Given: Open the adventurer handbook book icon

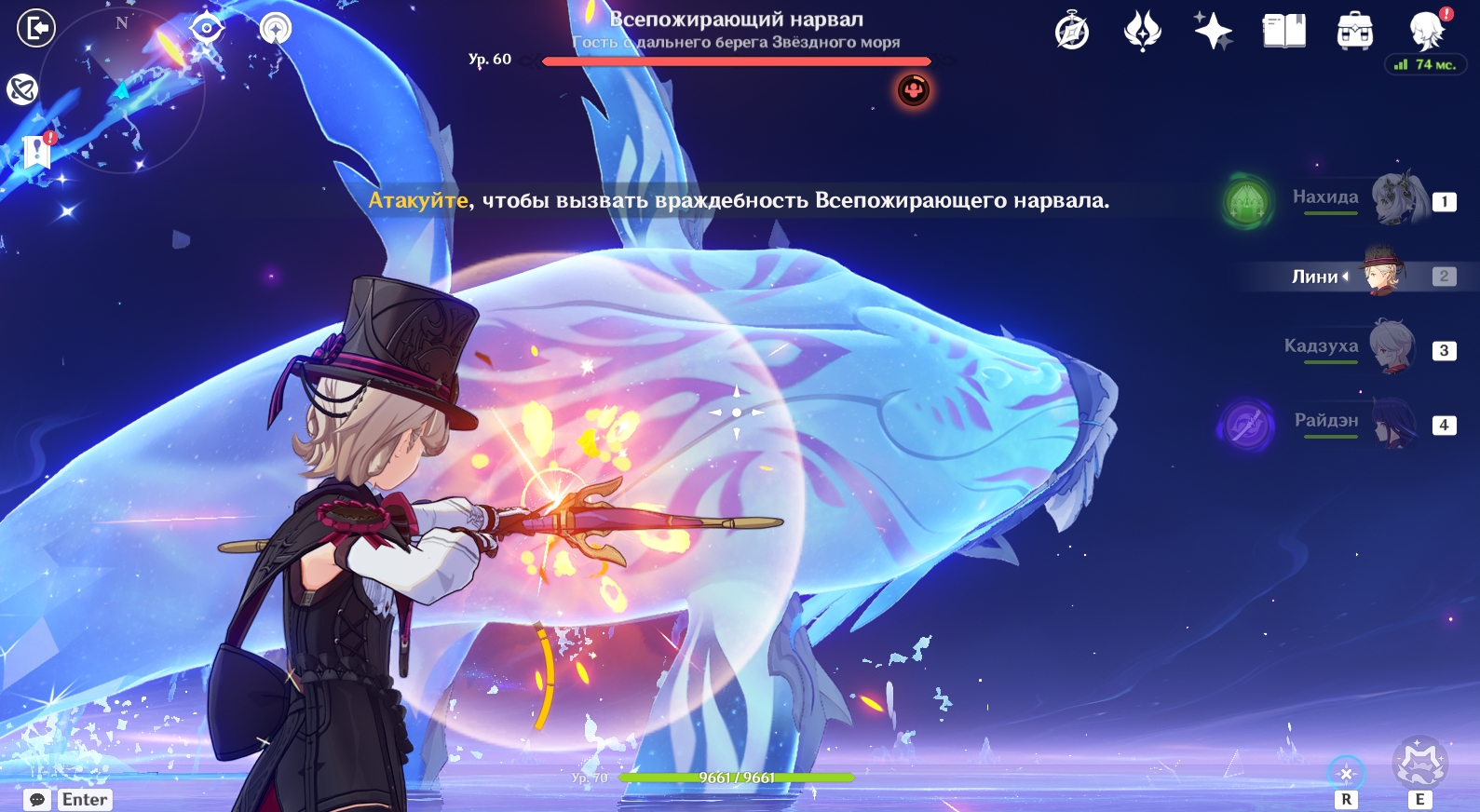Looking at the screenshot, I should point(1283,32).
